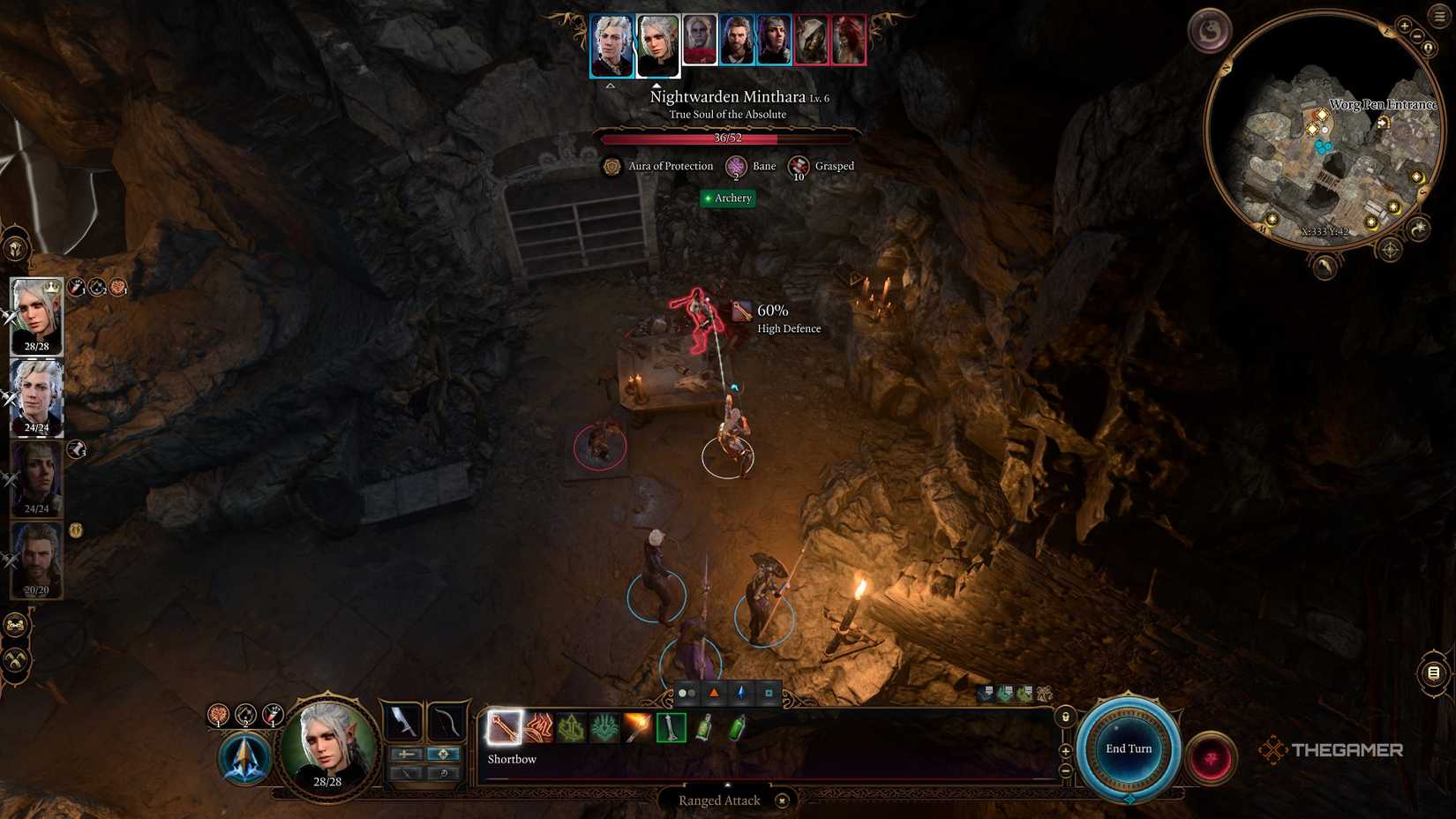Image resolution: width=1456 pixels, height=819 pixels.
Task: Toggle the hotbar lock padlock
Action: tap(1066, 717)
